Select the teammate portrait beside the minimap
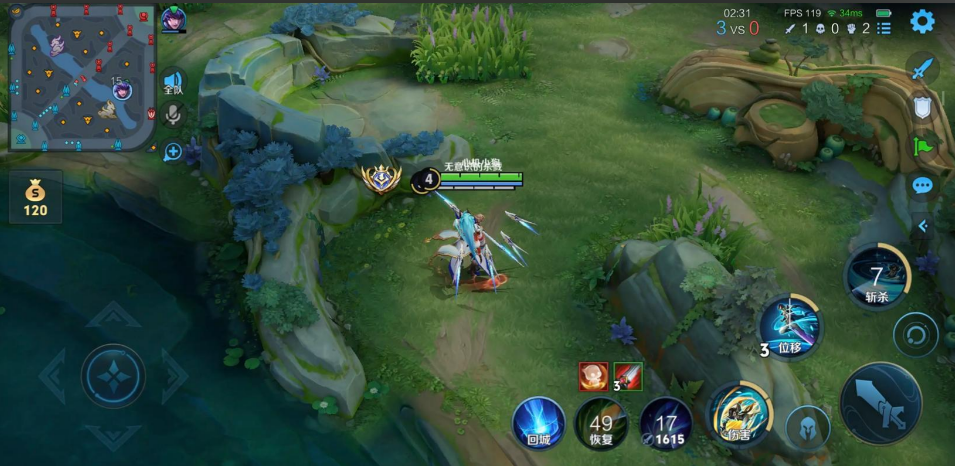This screenshot has width=955, height=466. tap(172, 19)
